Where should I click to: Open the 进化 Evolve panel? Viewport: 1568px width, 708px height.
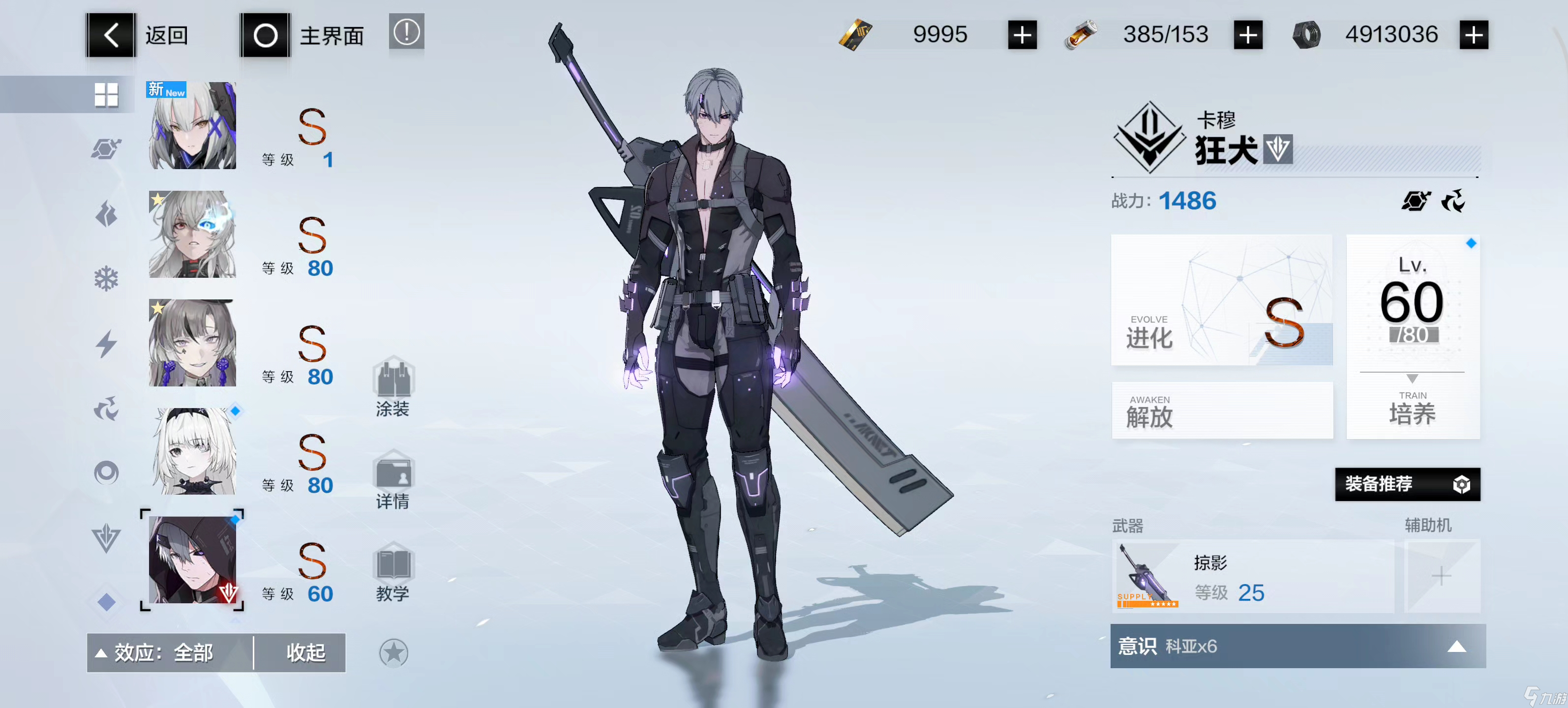pyautogui.click(x=1221, y=300)
